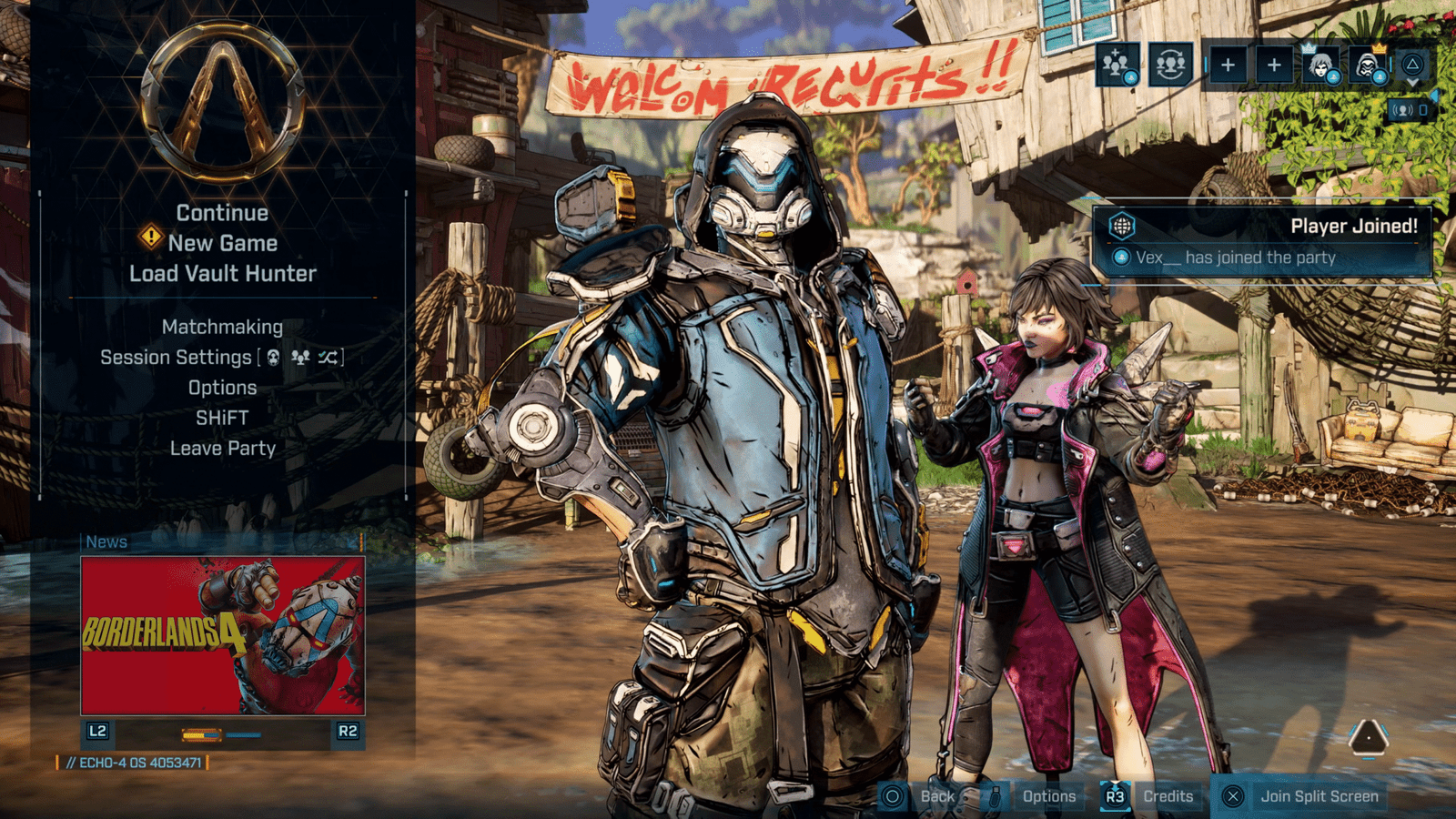Start a New Game
The width and height of the screenshot is (1456, 819).
[x=222, y=243]
